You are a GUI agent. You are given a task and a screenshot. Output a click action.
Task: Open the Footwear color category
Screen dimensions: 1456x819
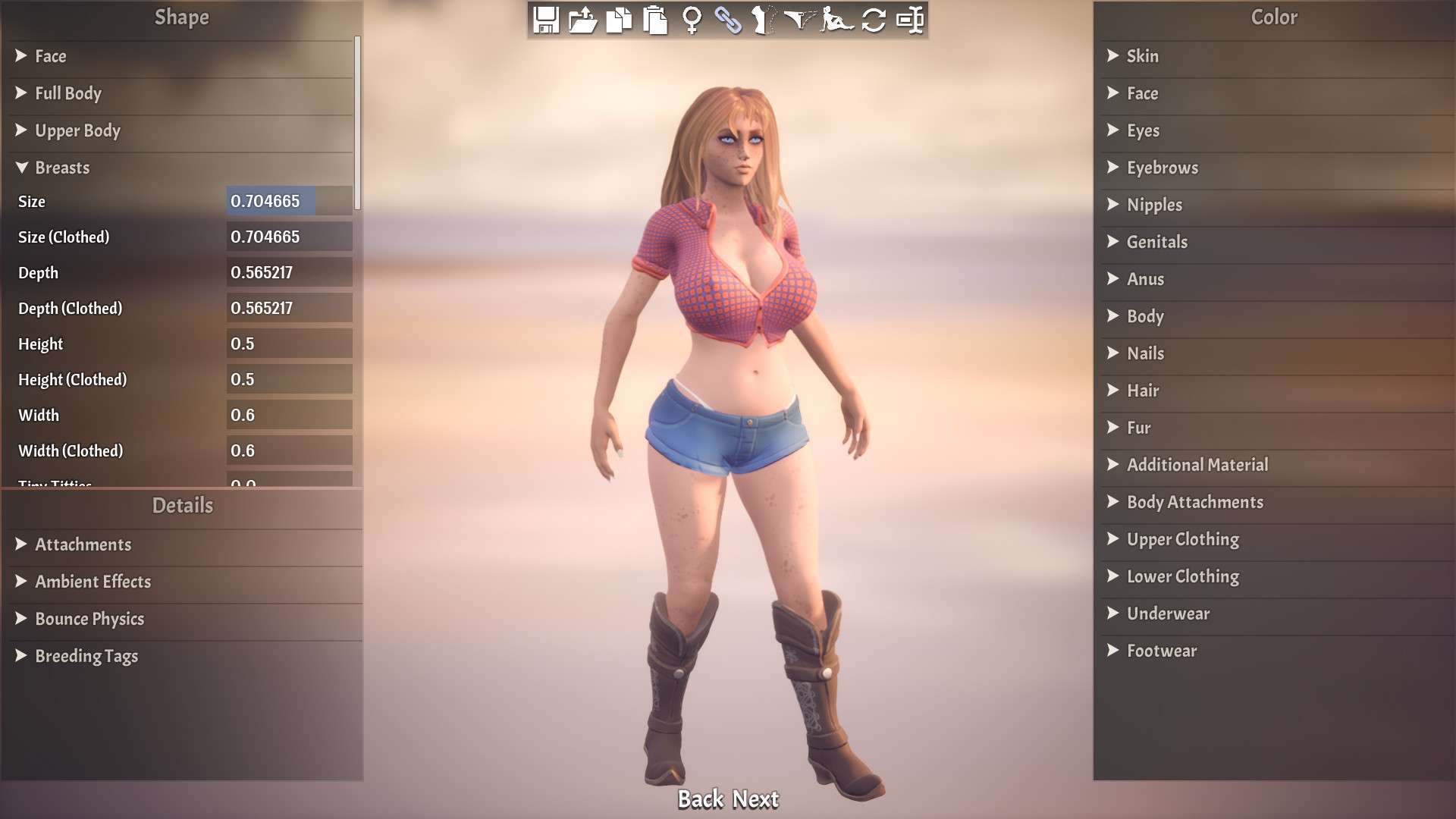pyautogui.click(x=1161, y=651)
